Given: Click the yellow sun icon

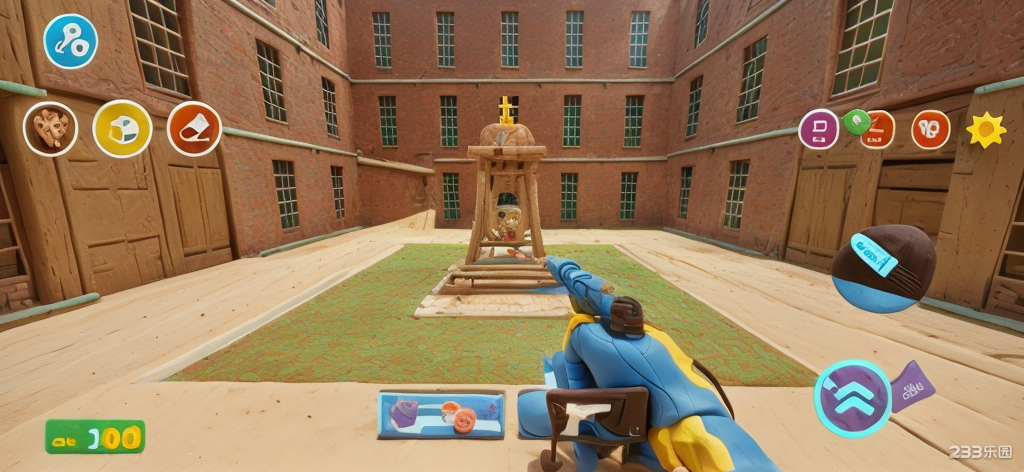Looking at the screenshot, I should point(985,129).
